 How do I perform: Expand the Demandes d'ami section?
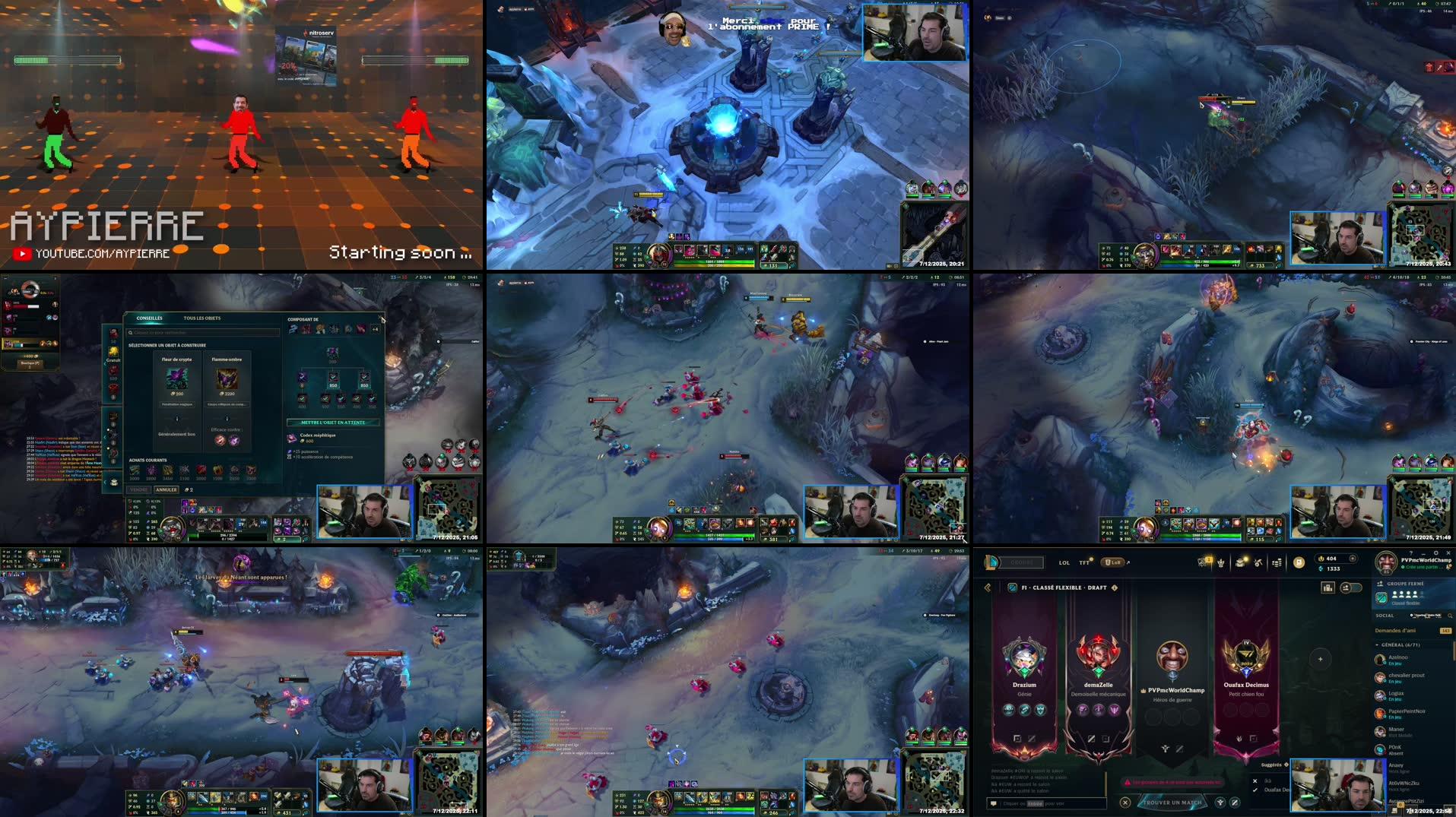pos(1396,631)
